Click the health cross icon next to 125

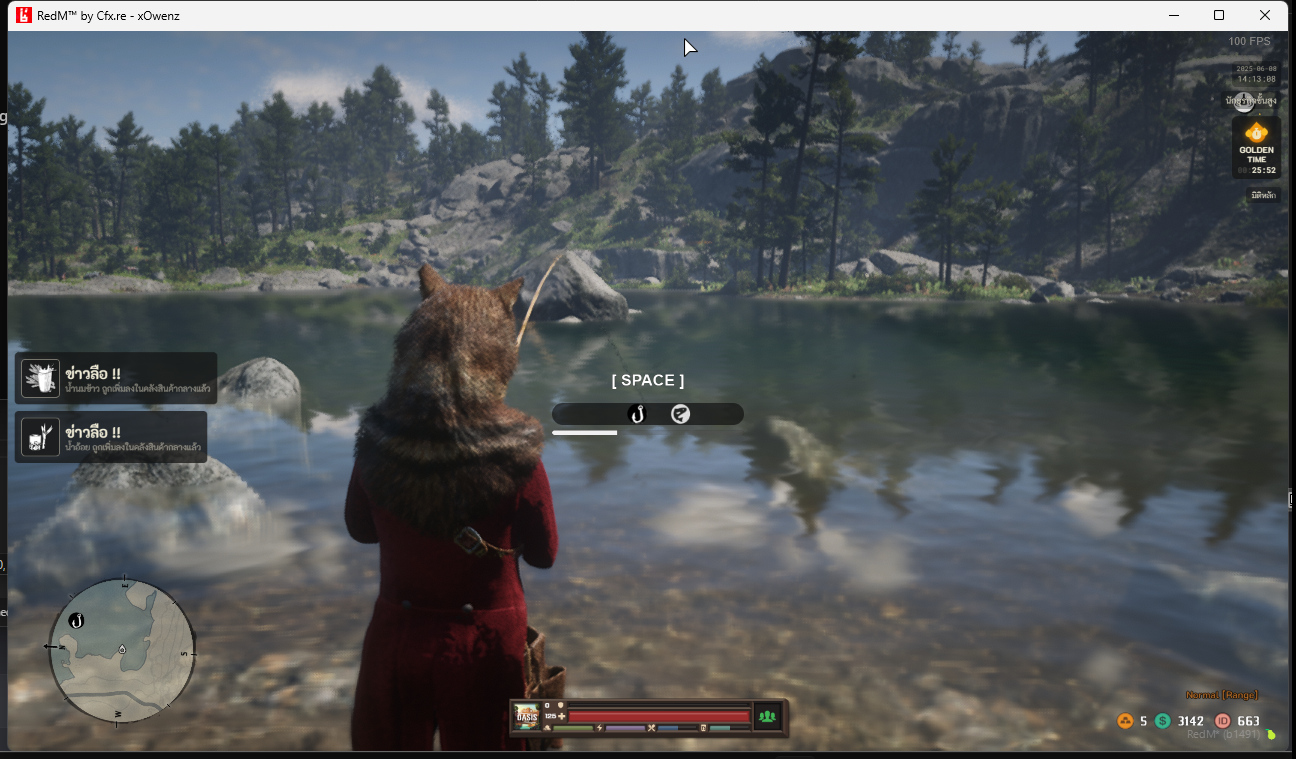[562, 716]
